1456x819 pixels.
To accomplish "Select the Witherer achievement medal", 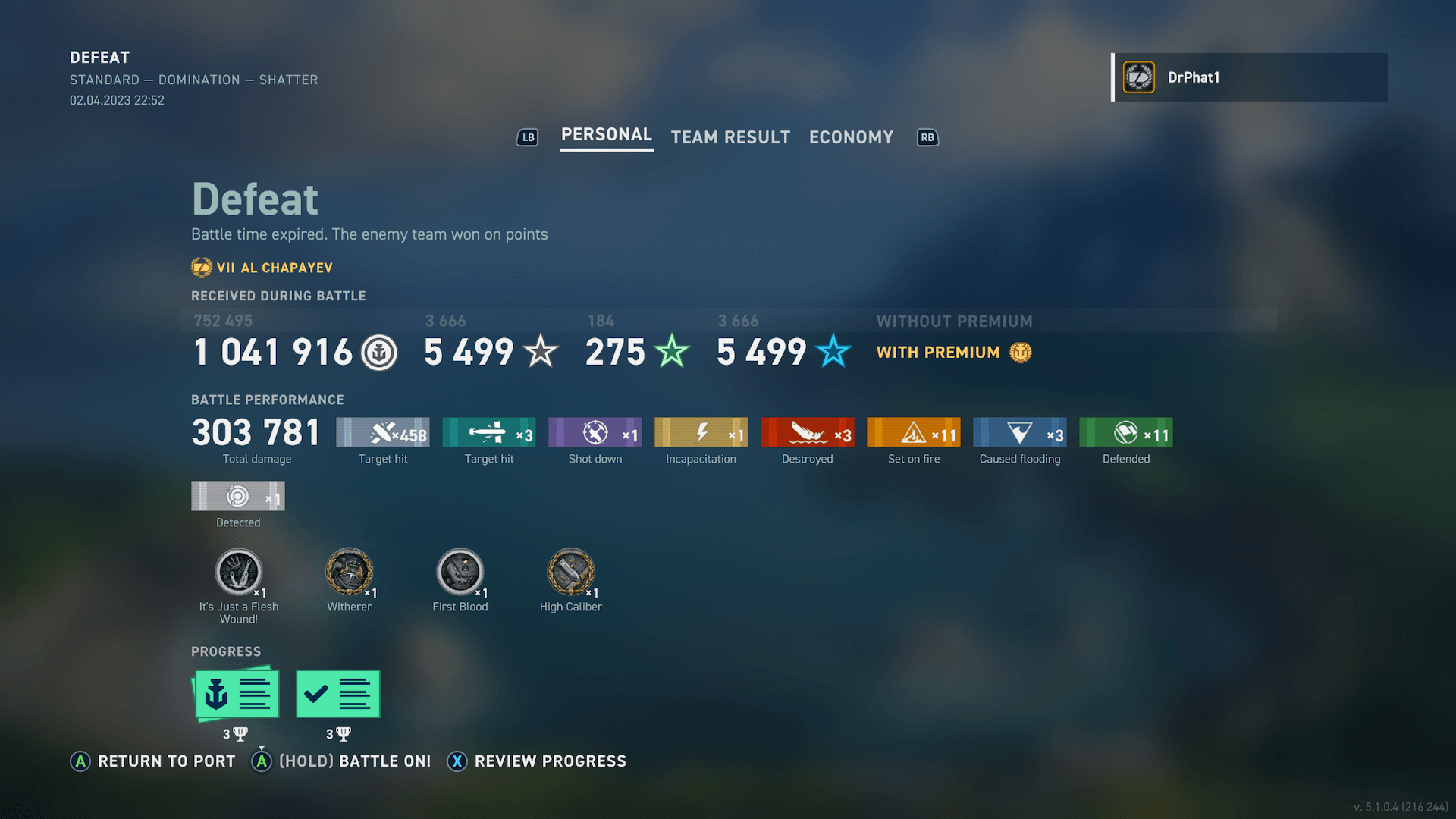I will click(x=349, y=573).
